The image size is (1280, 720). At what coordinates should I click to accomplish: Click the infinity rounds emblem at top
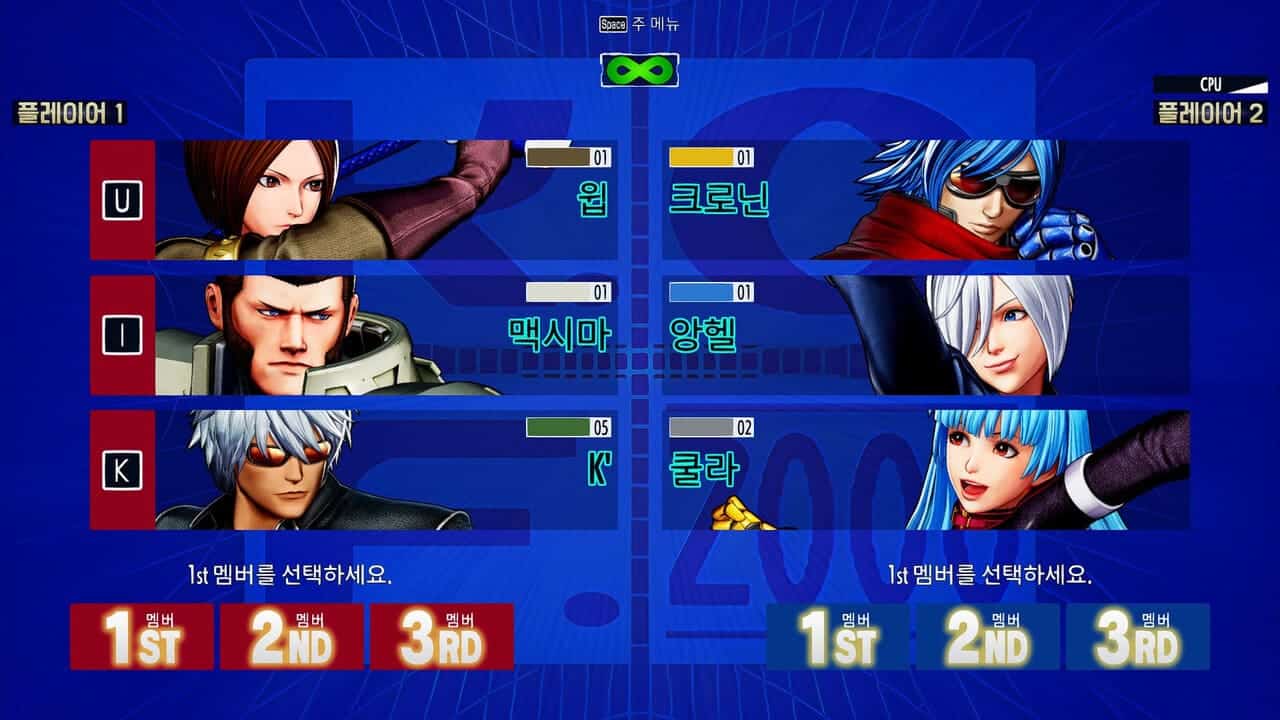click(x=640, y=70)
